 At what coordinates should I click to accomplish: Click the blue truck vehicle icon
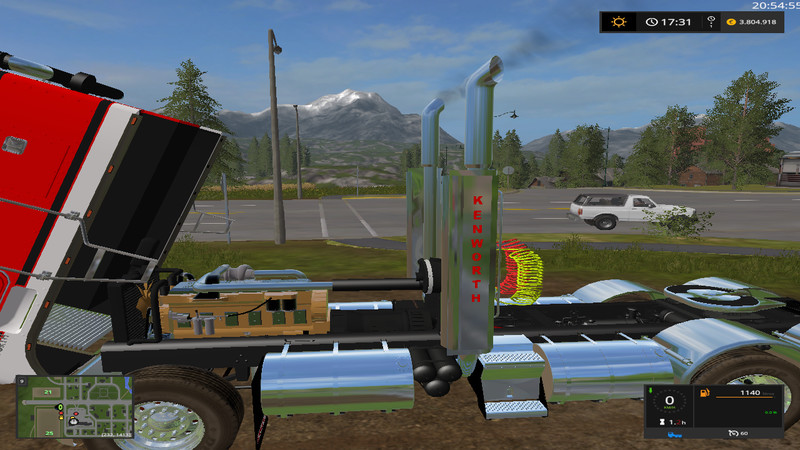pos(677,436)
